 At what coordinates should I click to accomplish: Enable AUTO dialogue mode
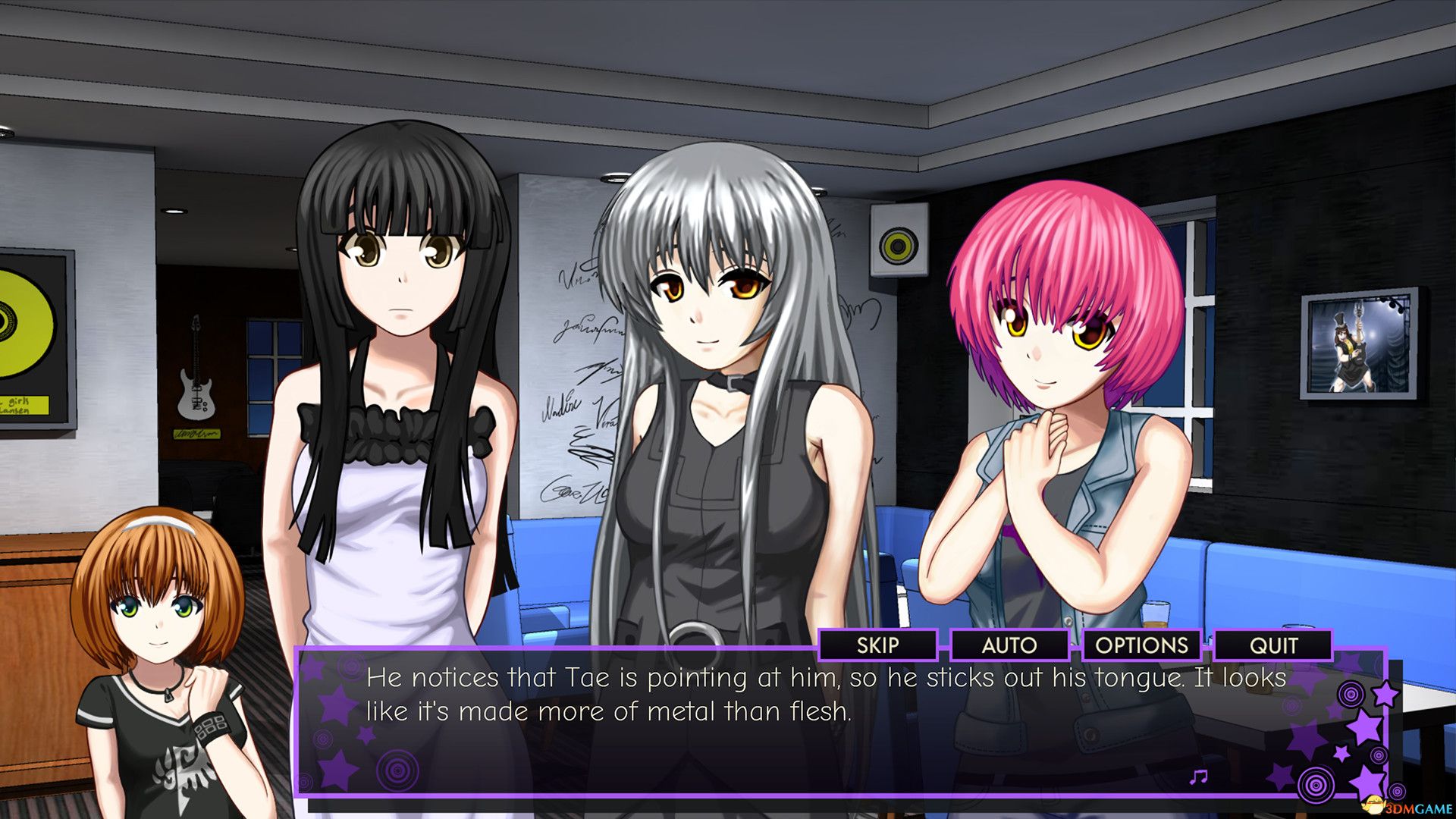1009,645
